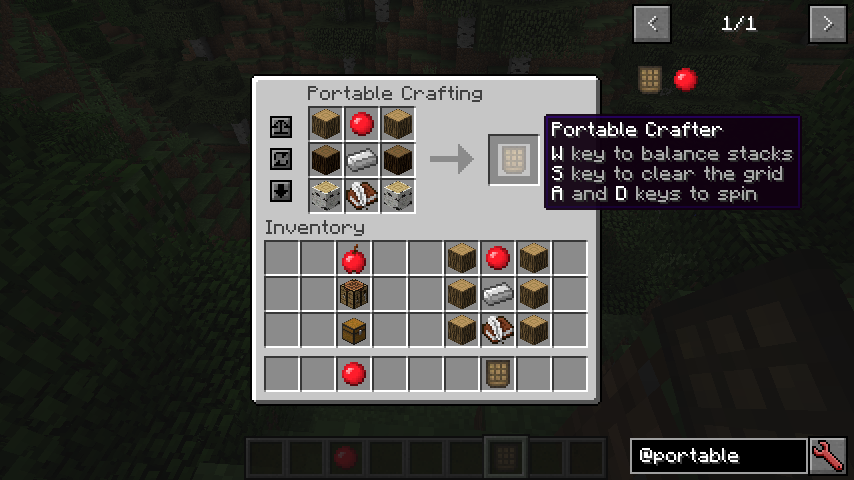Click the balance stacks scale button
Screen dimensions: 854x480
(281, 128)
